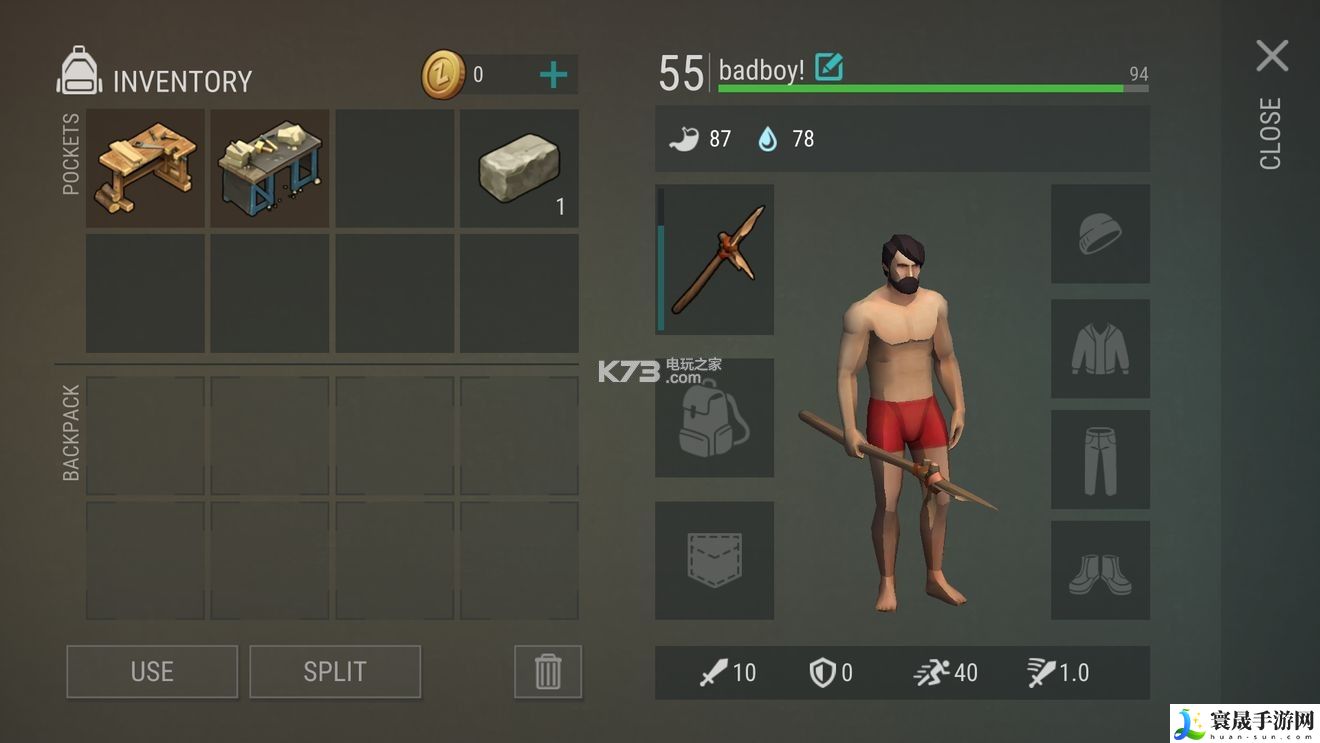Screen dimensions: 1320x743
Task: Click the USE button
Action: tap(152, 671)
